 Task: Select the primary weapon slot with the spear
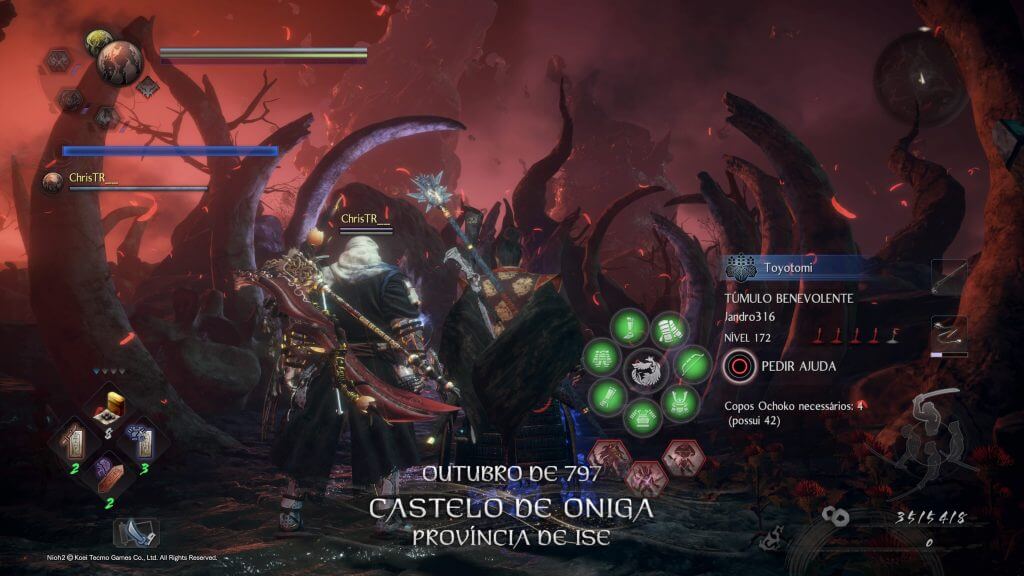pyautogui.click(x=949, y=277)
